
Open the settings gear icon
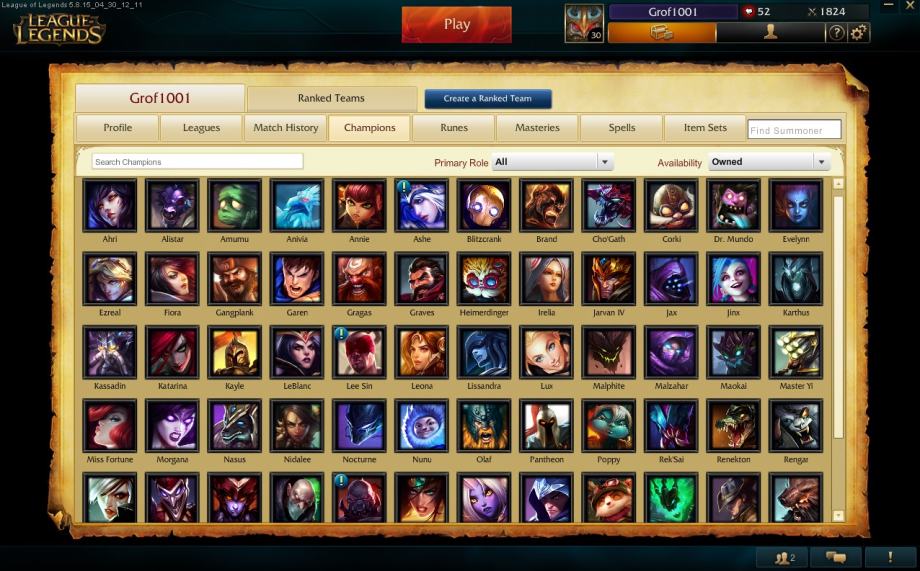(x=858, y=33)
